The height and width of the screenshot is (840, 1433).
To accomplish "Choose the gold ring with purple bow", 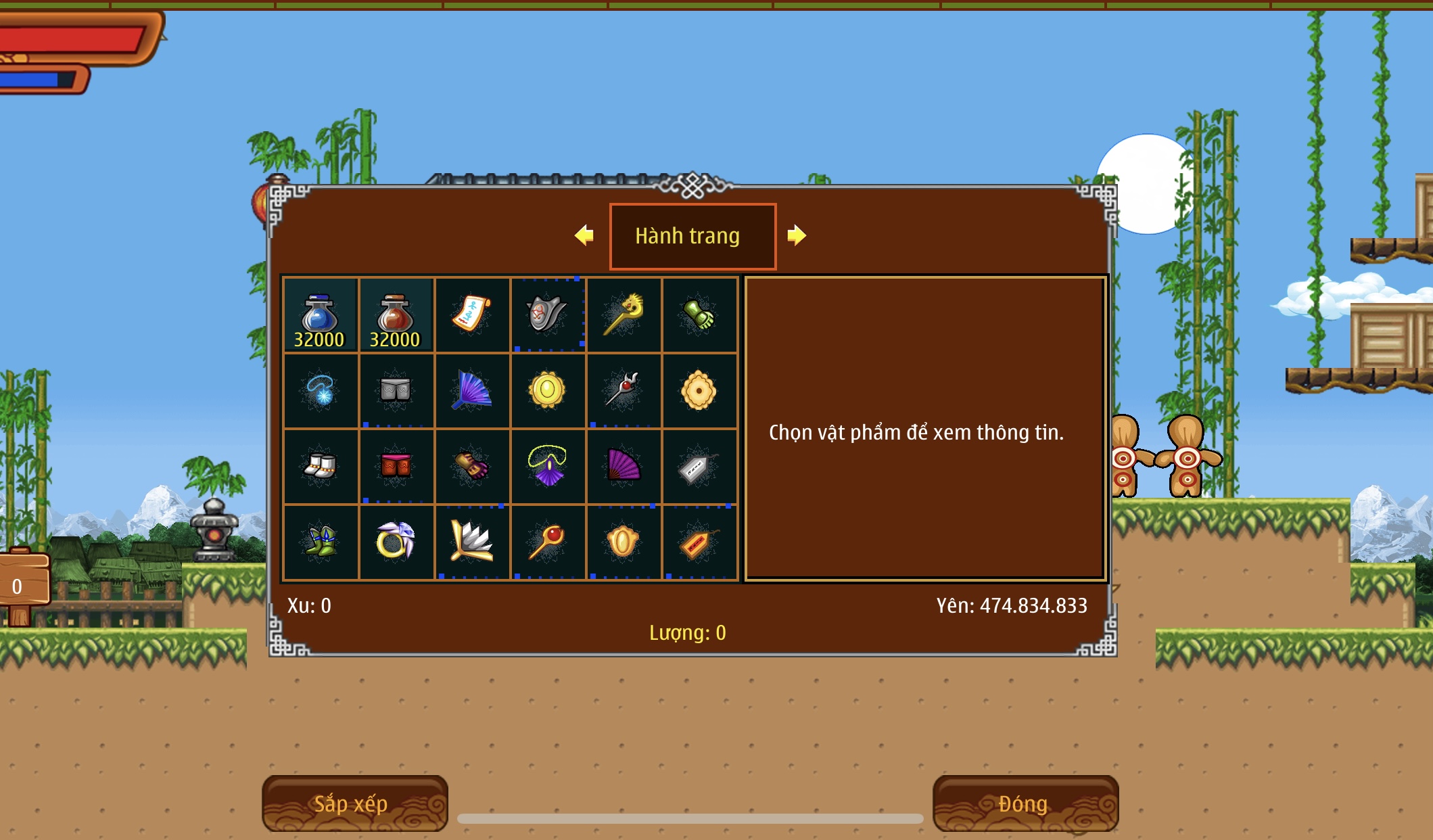I will 396,542.
